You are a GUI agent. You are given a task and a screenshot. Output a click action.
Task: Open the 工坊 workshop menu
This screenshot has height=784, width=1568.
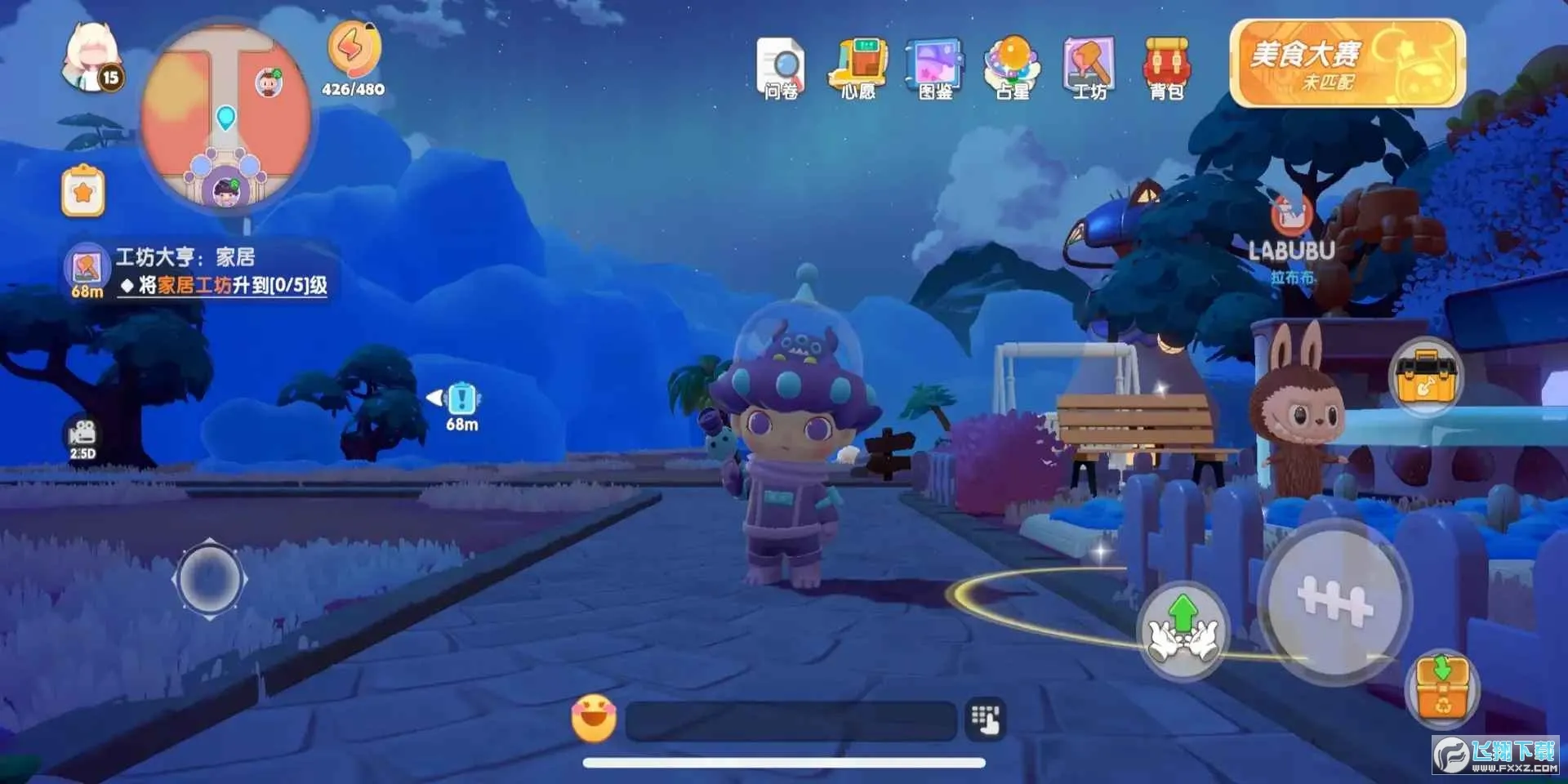point(1089,69)
